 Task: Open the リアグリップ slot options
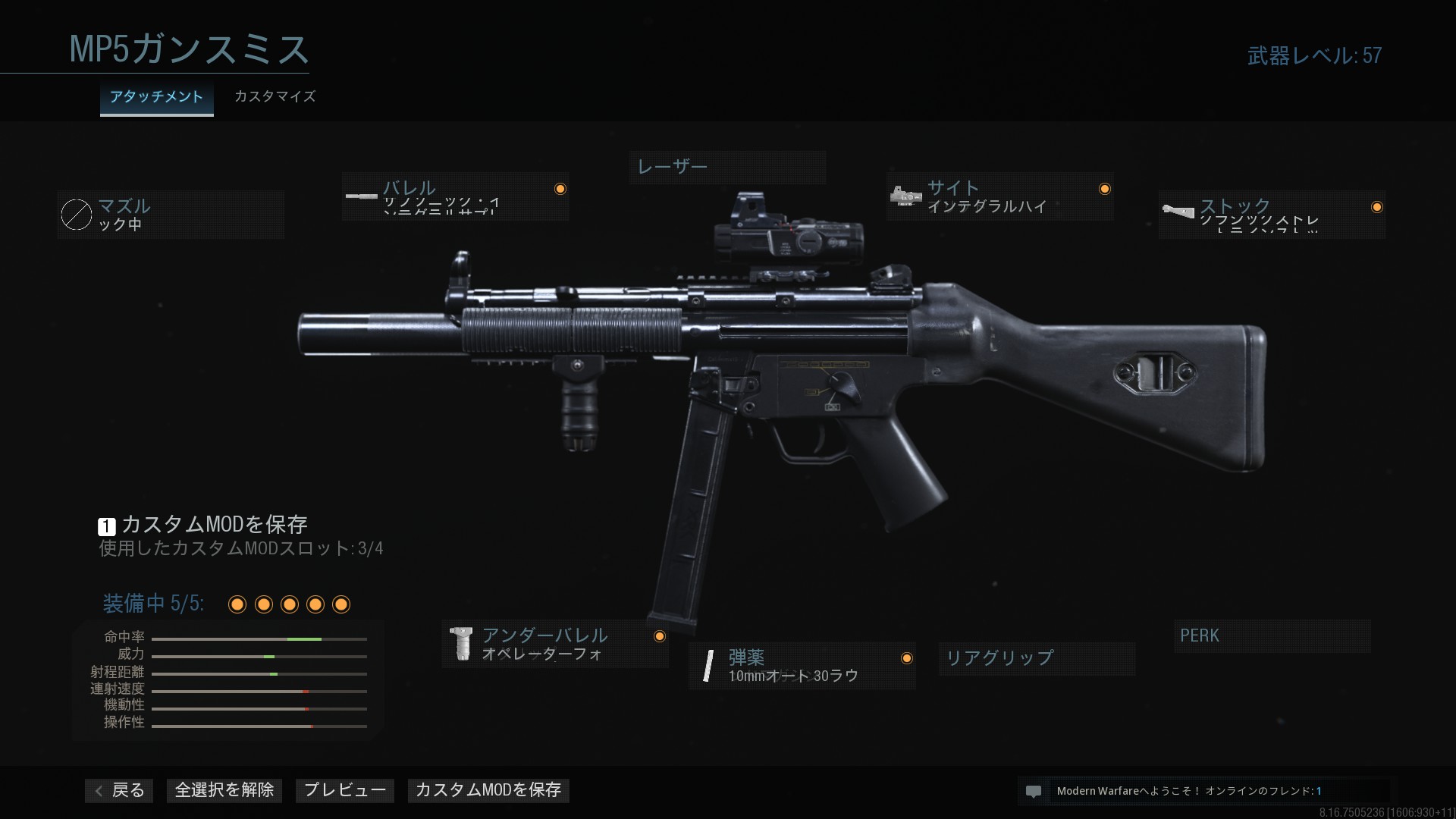tap(1036, 658)
